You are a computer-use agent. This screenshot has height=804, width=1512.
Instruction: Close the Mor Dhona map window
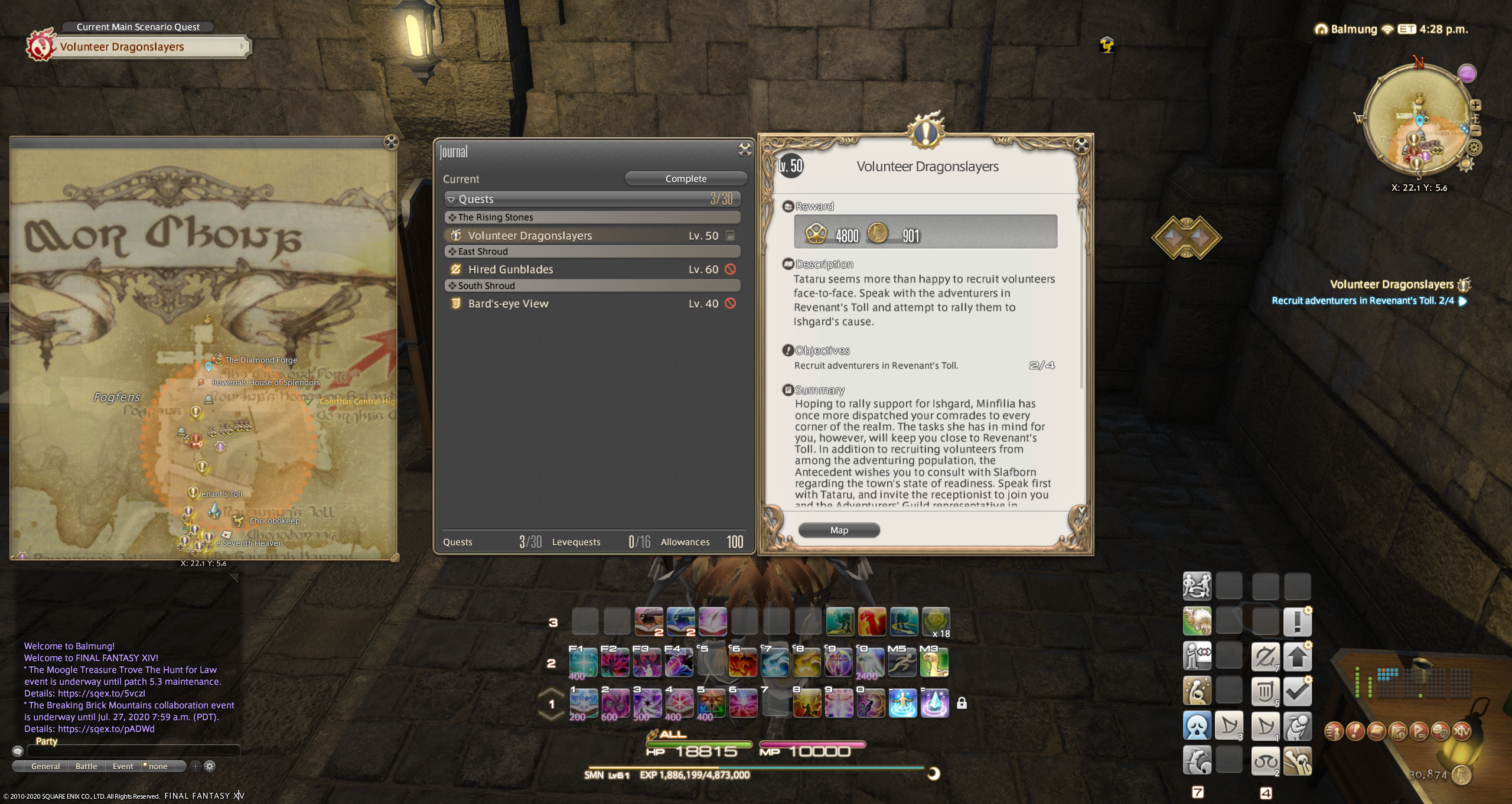click(391, 142)
